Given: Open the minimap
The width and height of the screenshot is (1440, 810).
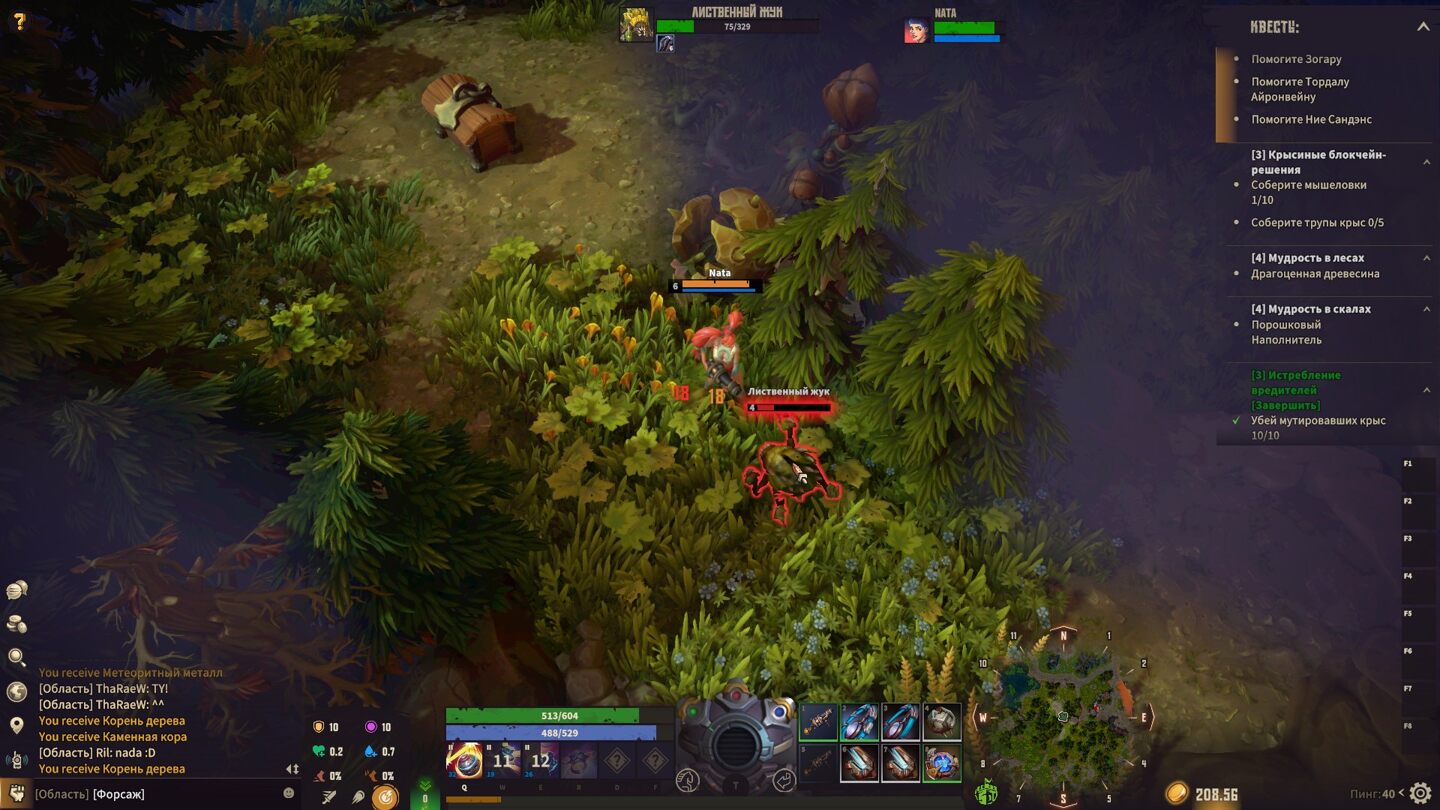Looking at the screenshot, I should (x=1063, y=717).
